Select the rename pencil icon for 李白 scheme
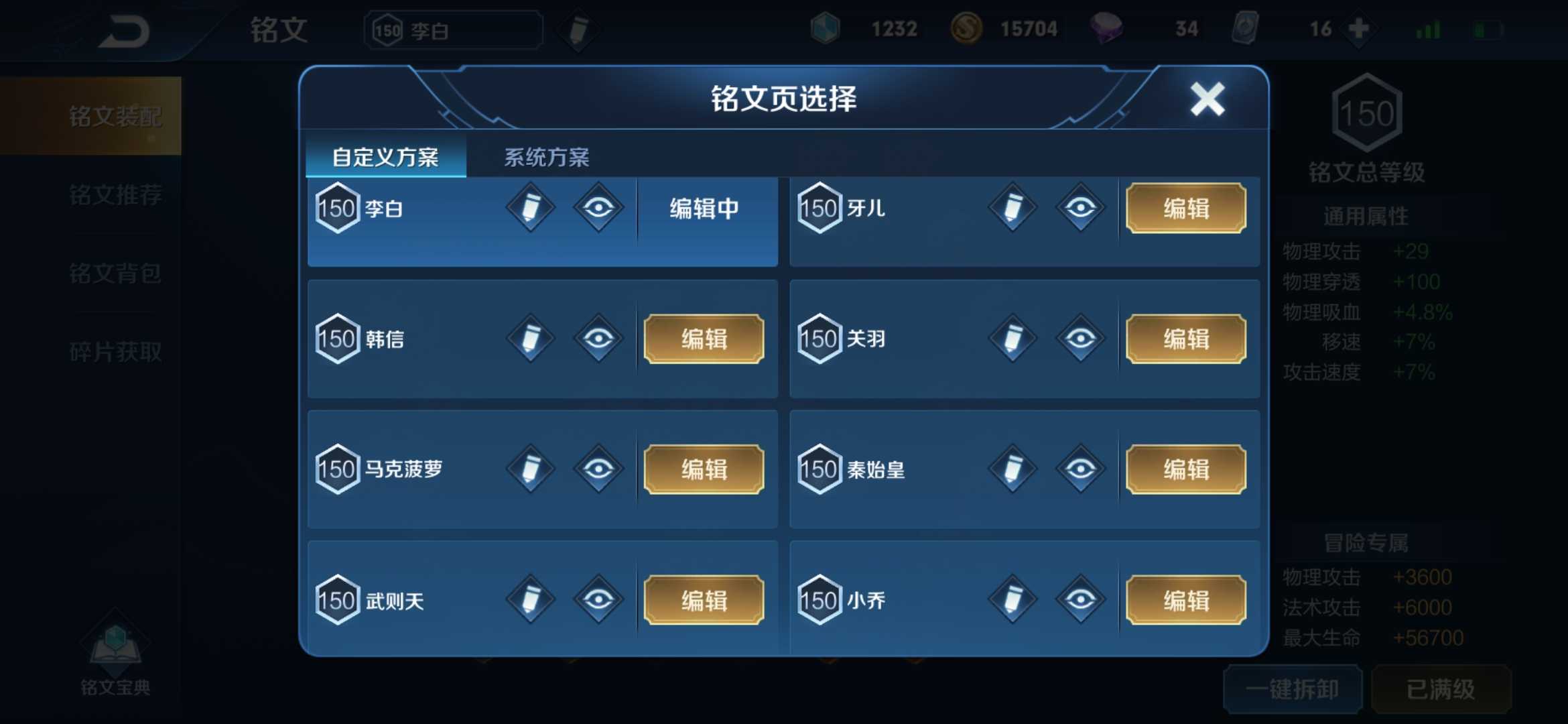 [x=529, y=208]
